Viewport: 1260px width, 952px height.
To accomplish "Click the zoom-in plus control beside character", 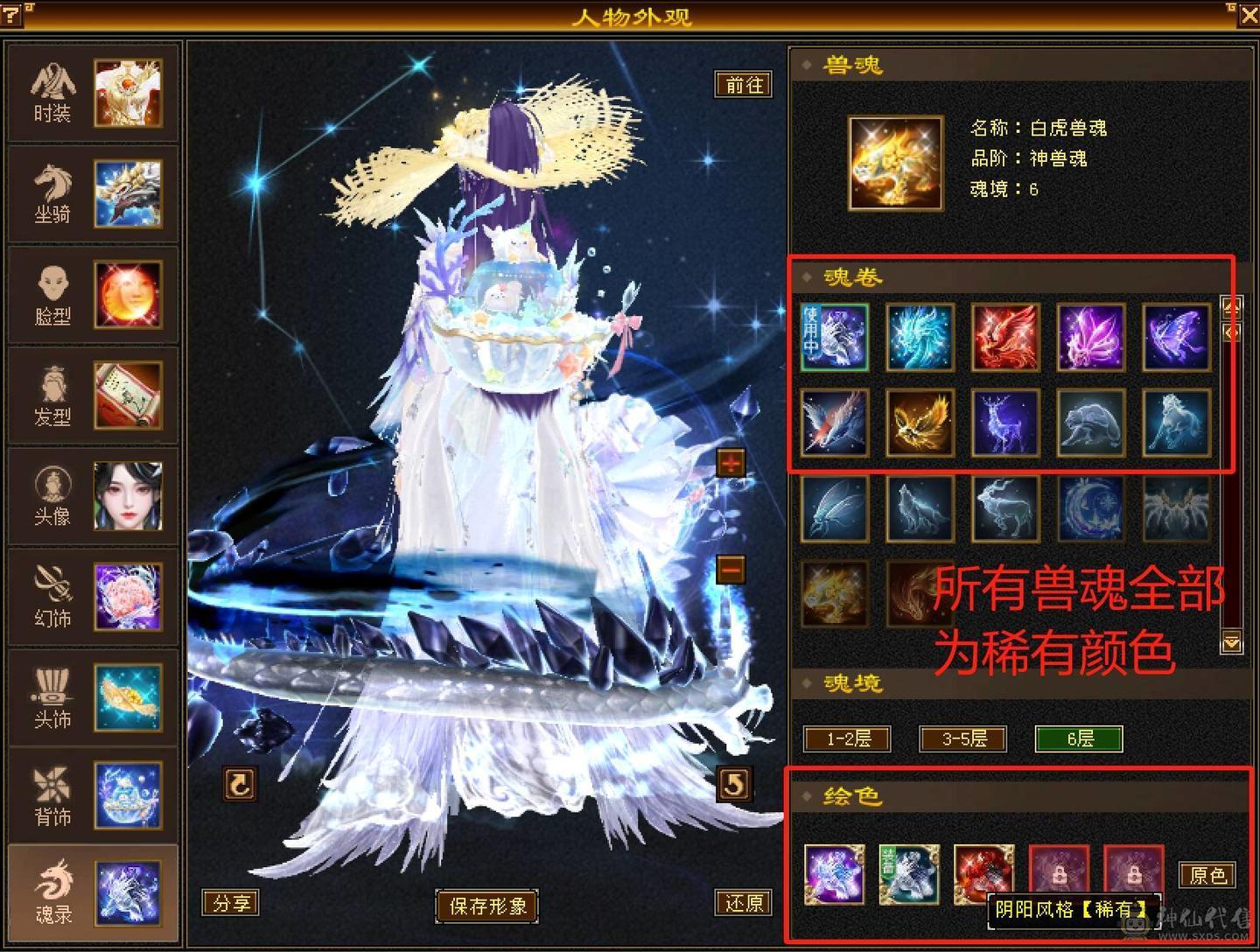I will tap(732, 465).
